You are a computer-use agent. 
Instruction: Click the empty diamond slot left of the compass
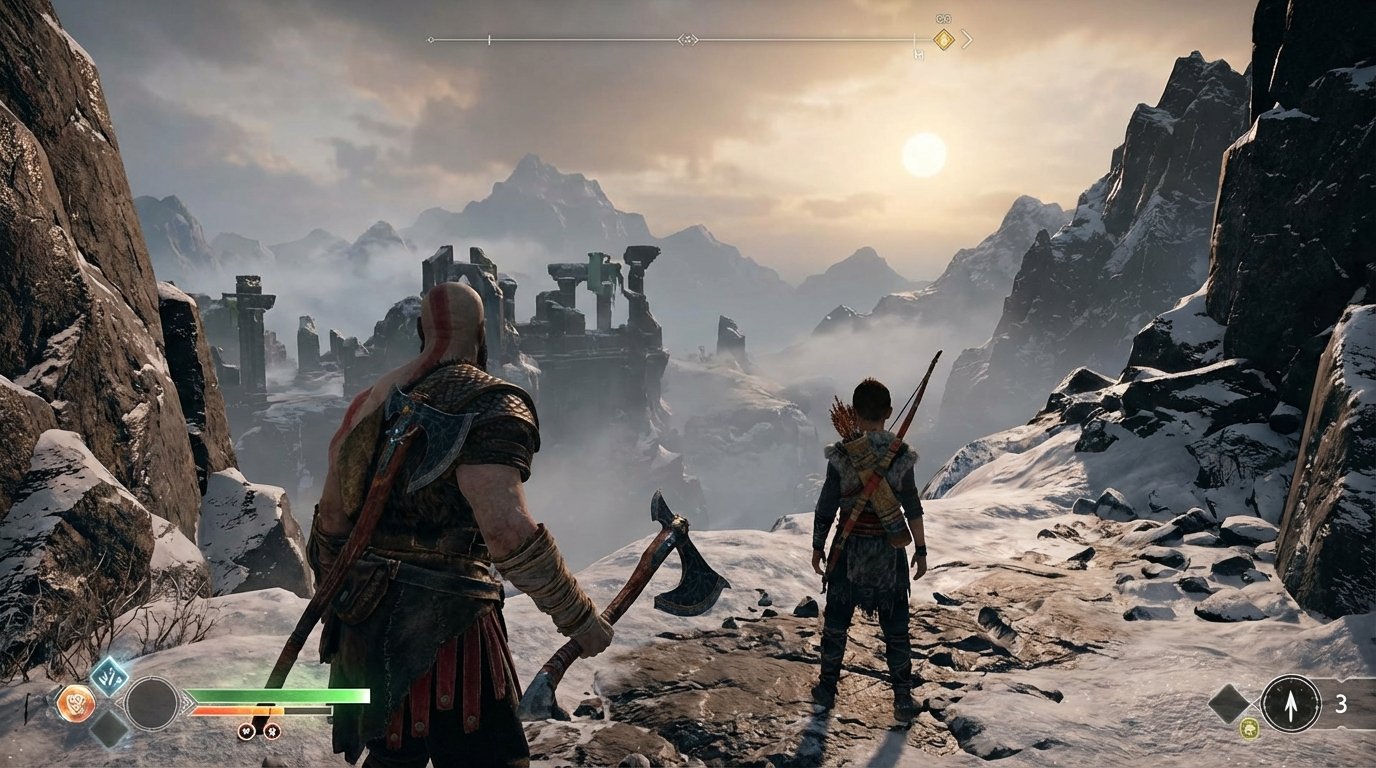tap(1228, 703)
